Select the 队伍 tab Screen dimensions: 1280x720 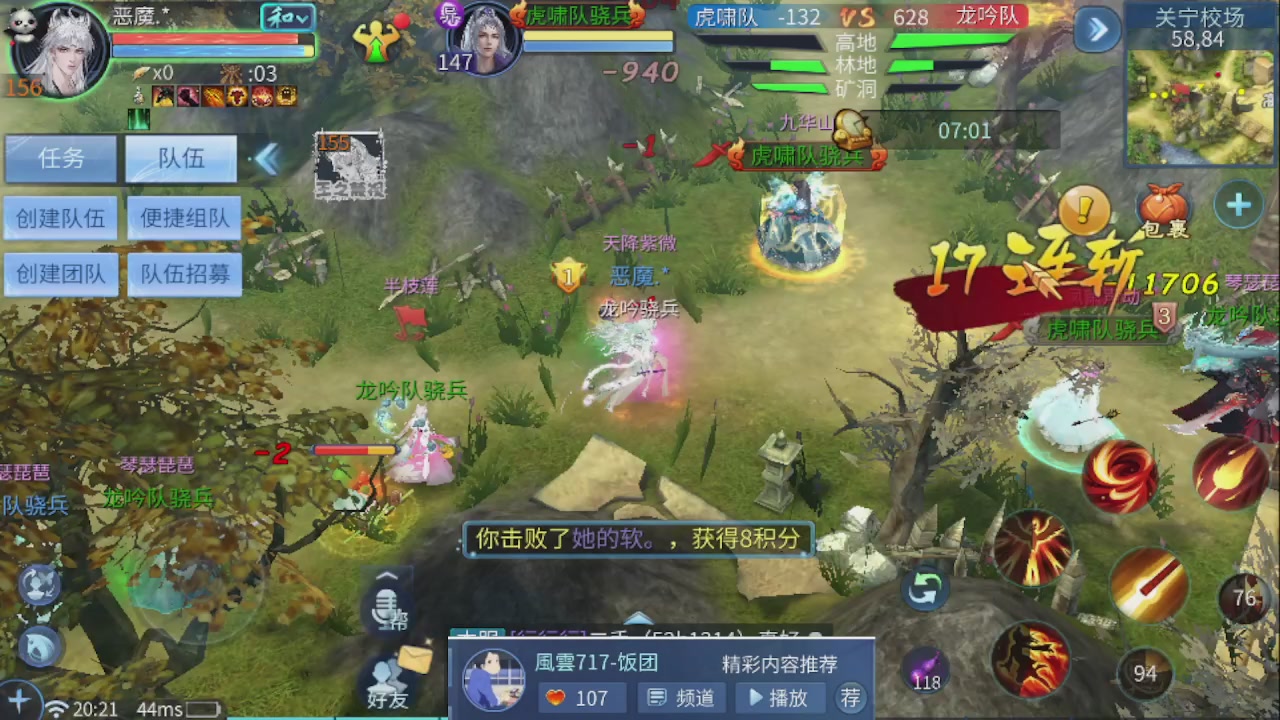180,158
